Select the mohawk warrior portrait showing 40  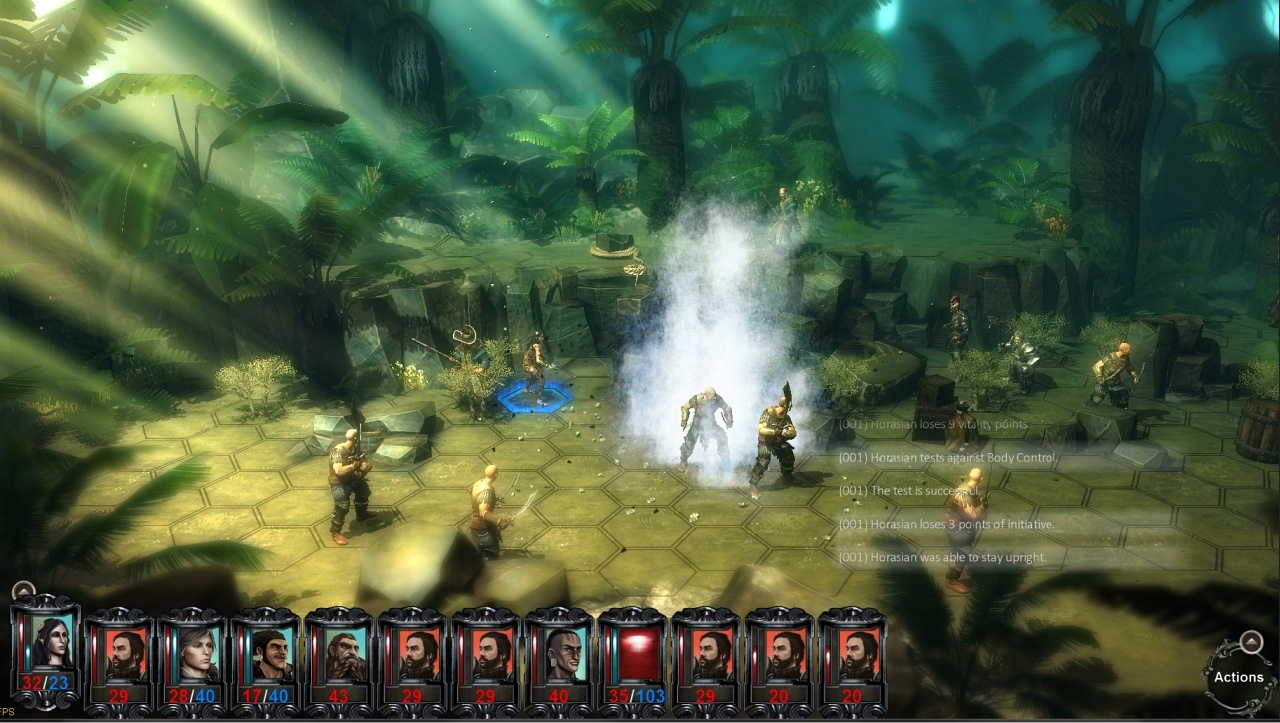point(559,652)
